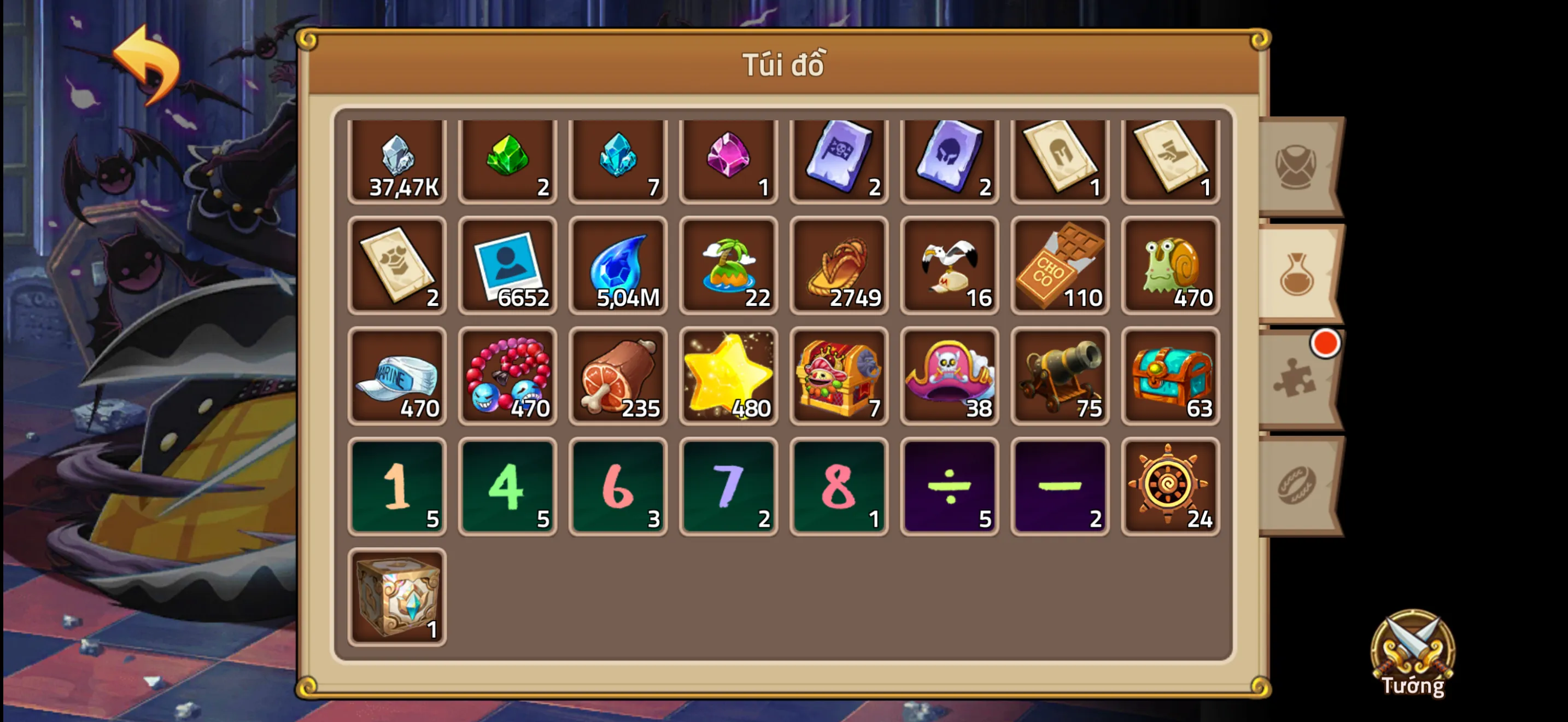Select the golden star item showing 480
Screen dimensions: 1568x722
(x=729, y=376)
